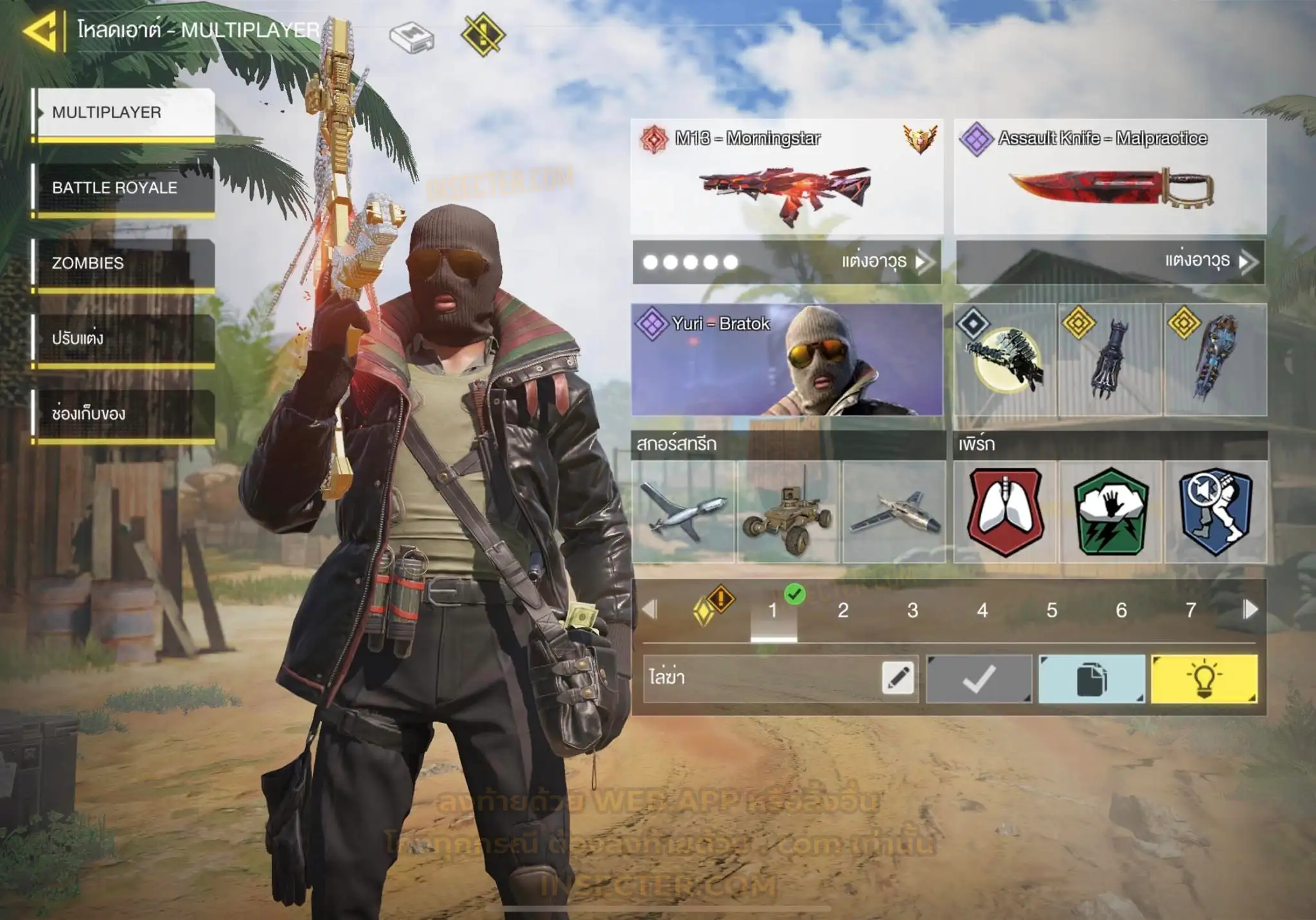1316x920 pixels.
Task: Select the green storm-cloud hand perk
Action: point(1110,512)
